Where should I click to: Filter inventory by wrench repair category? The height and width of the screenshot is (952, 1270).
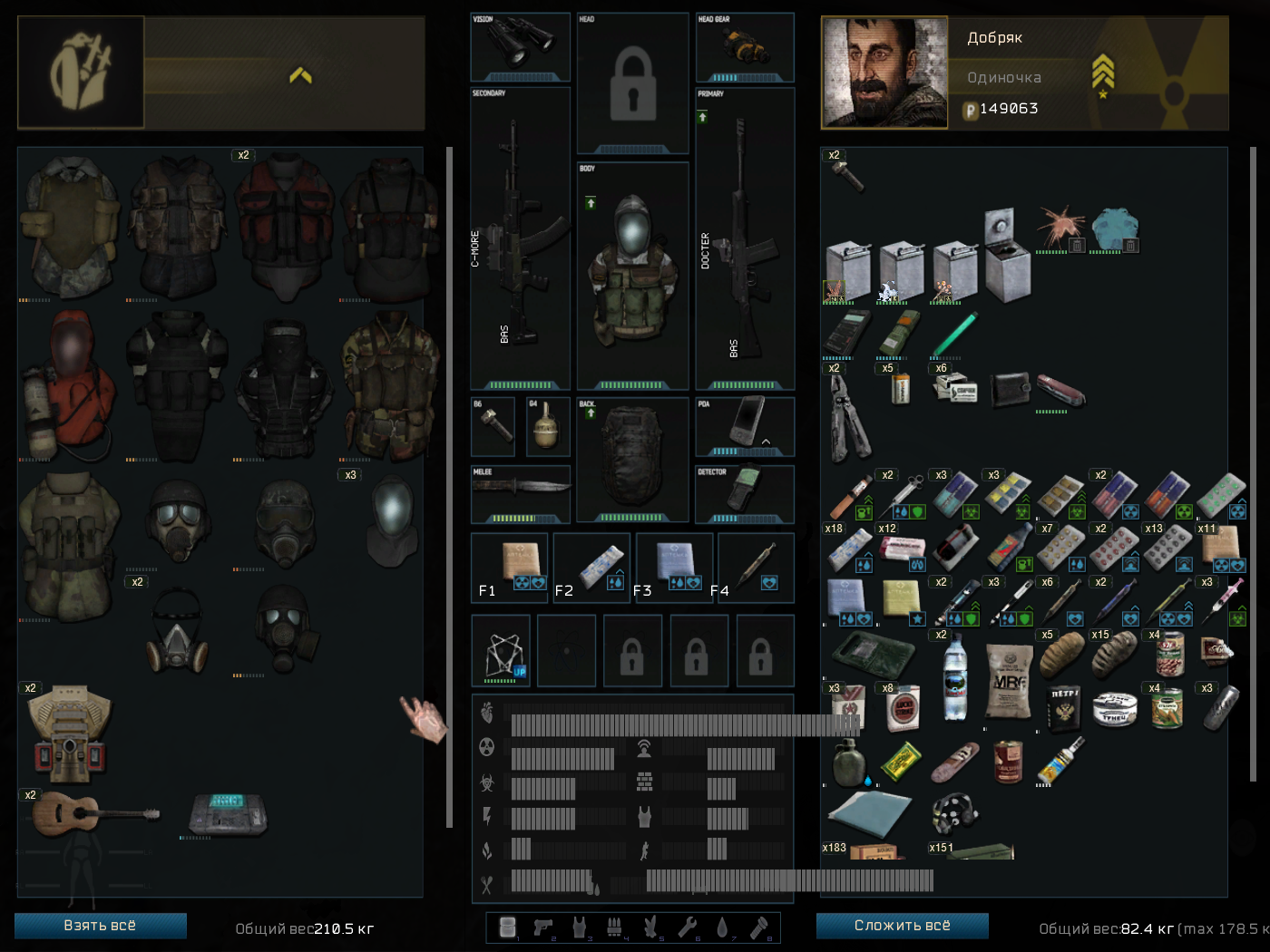pos(687,927)
